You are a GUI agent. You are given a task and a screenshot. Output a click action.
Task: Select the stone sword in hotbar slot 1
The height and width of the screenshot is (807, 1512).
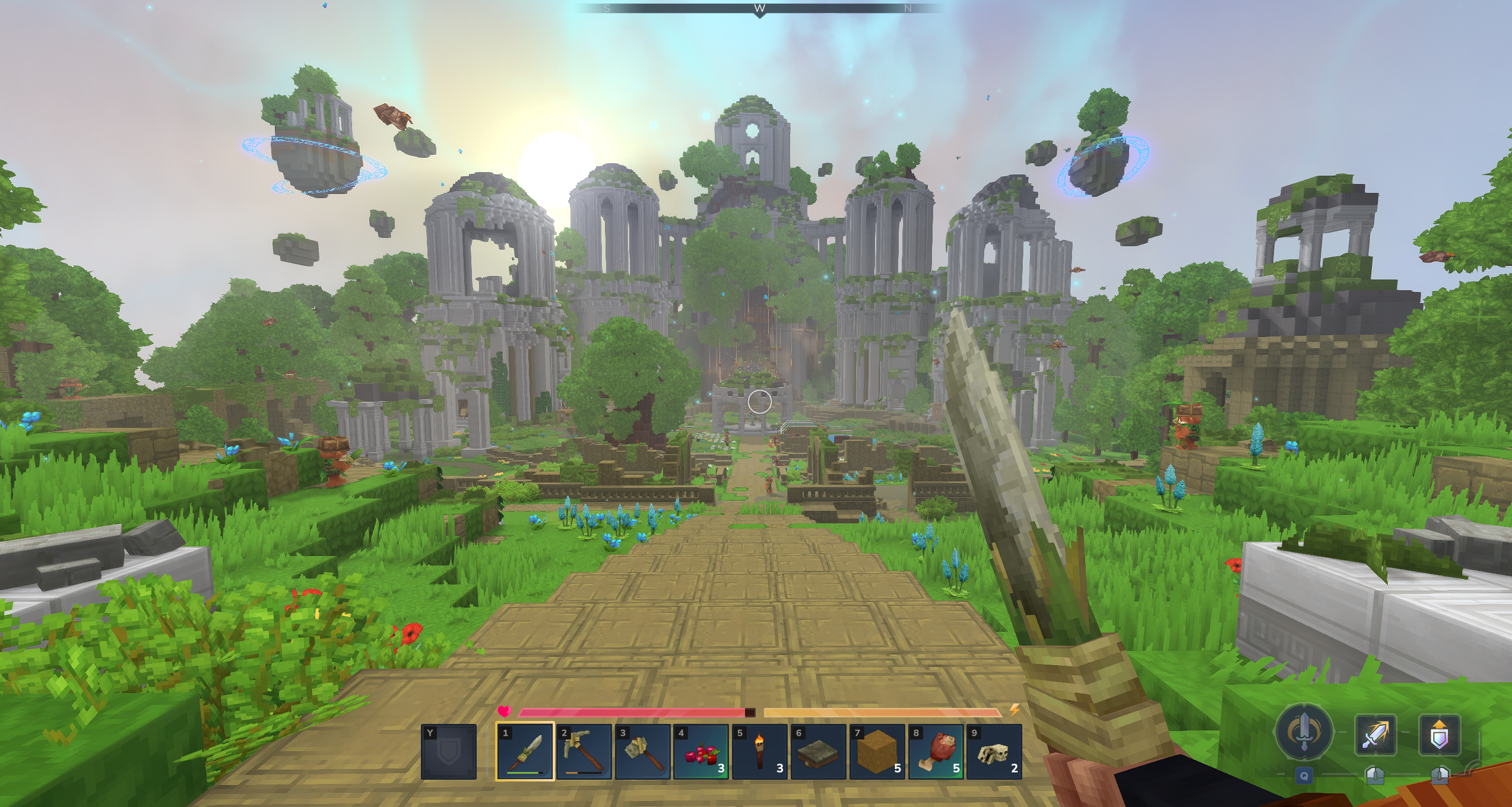pos(525,751)
